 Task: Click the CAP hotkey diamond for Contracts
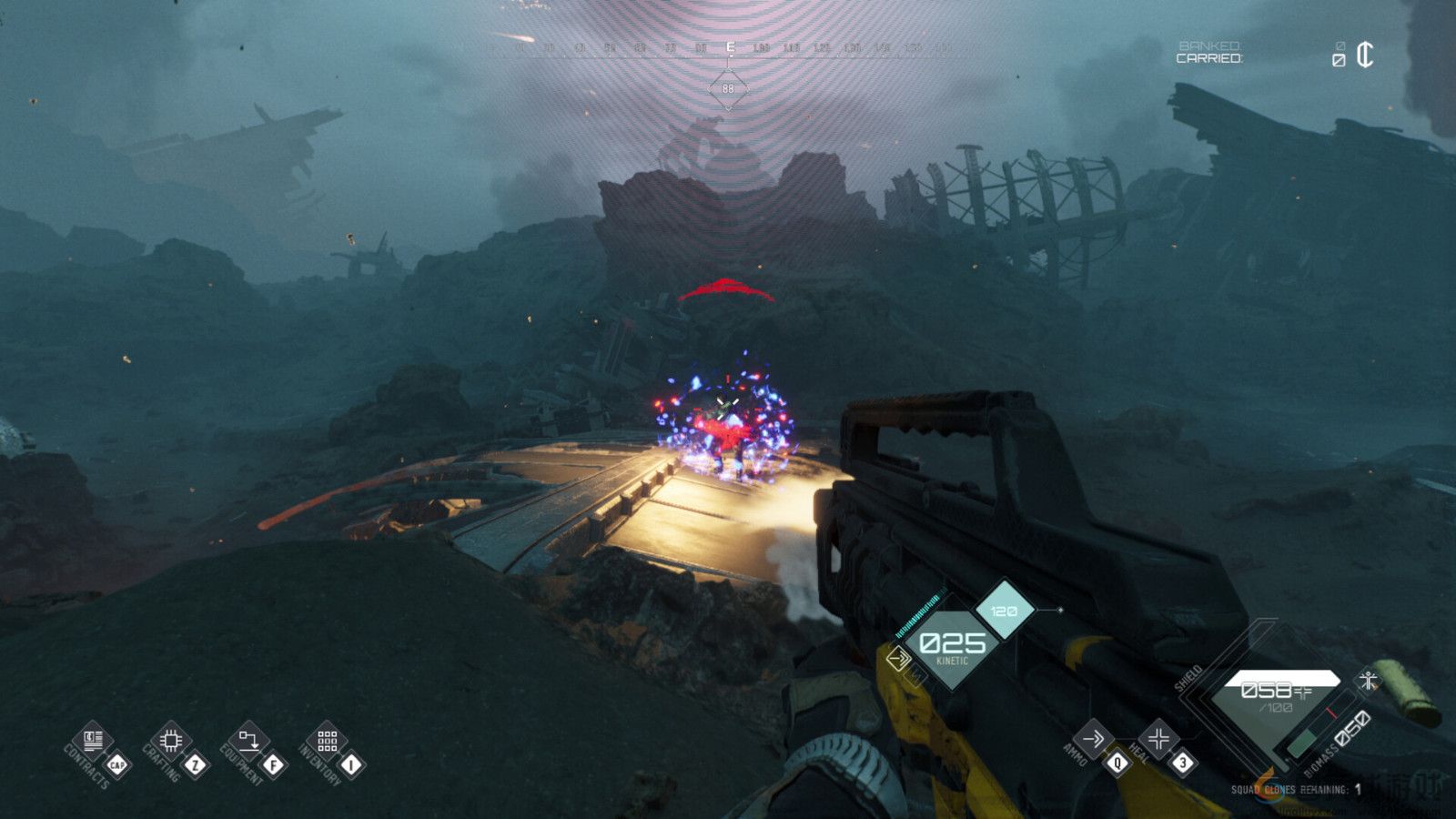pos(118,765)
